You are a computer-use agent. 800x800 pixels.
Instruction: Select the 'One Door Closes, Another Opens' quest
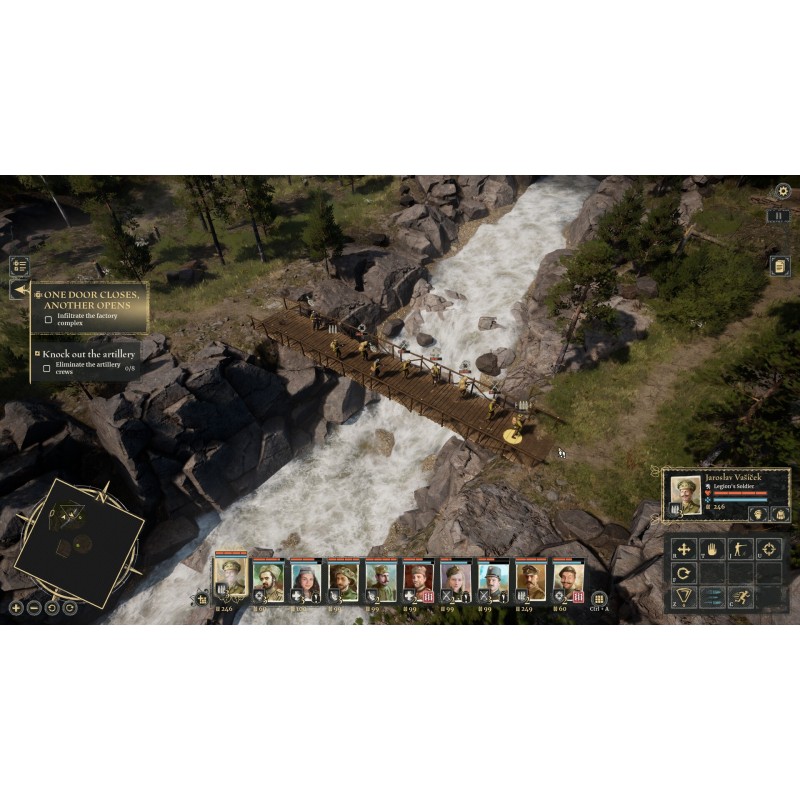click(91, 301)
